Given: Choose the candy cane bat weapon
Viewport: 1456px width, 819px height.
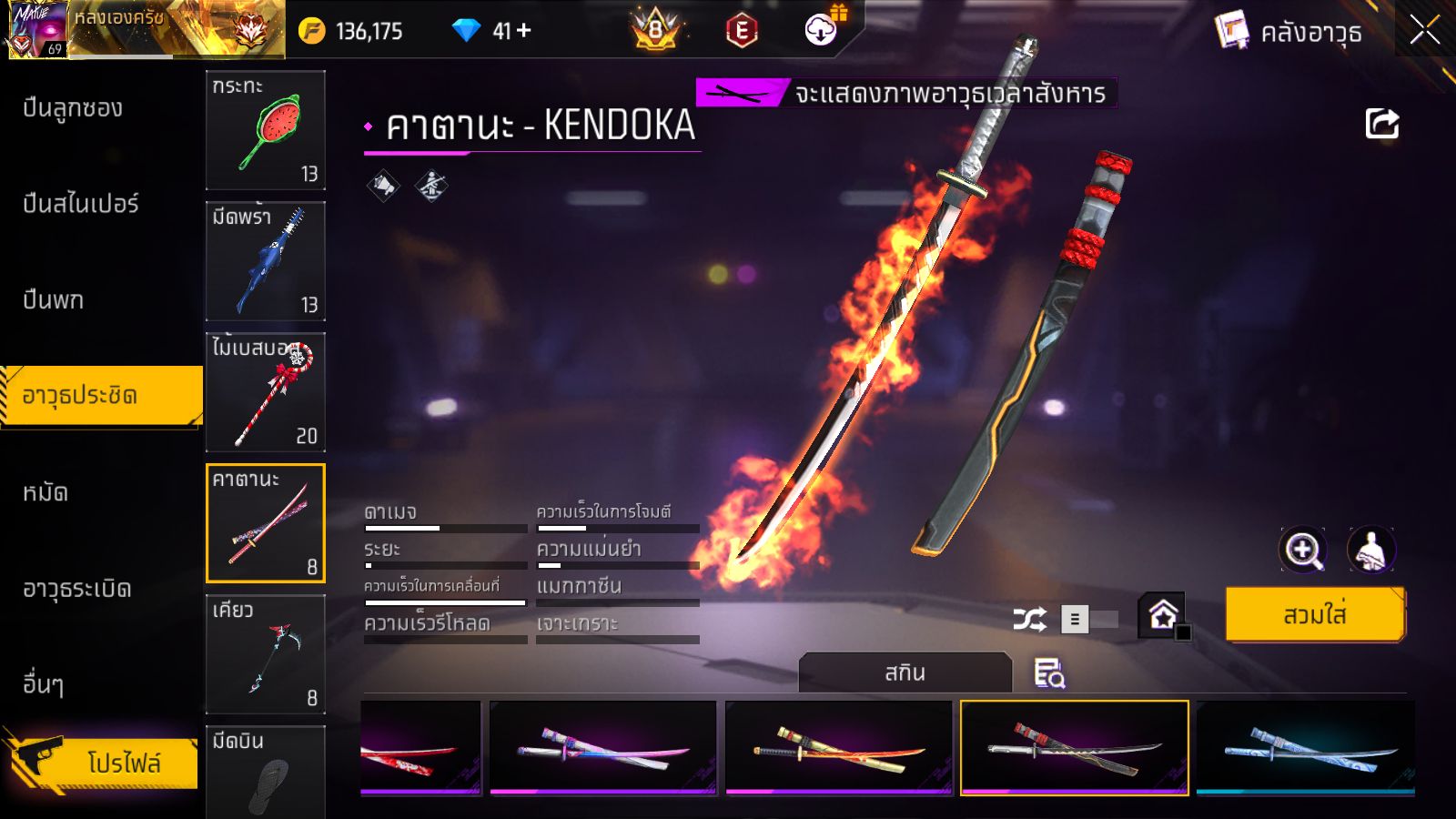Looking at the screenshot, I should pos(266,392).
